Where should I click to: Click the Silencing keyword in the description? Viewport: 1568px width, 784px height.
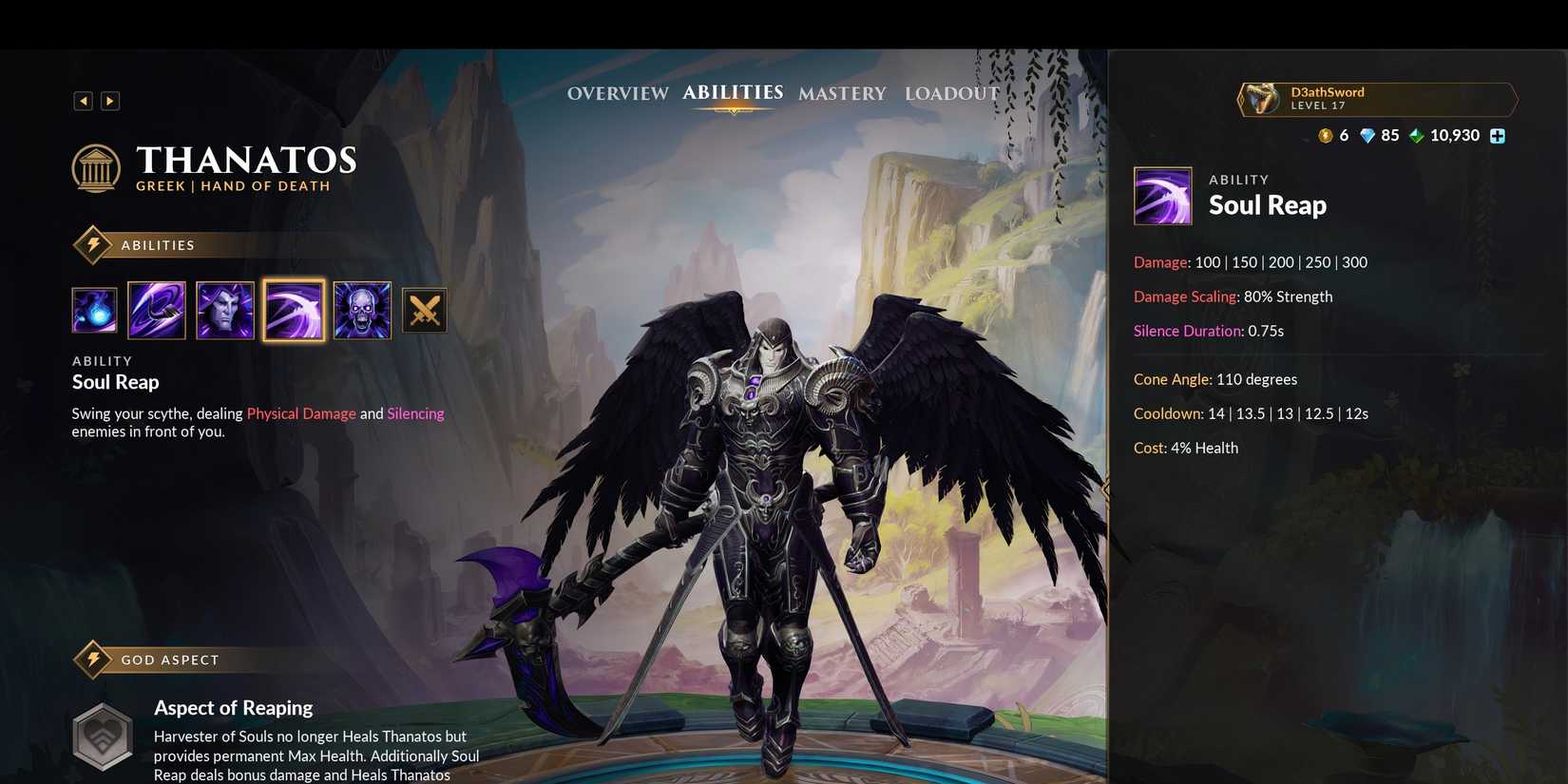[415, 413]
